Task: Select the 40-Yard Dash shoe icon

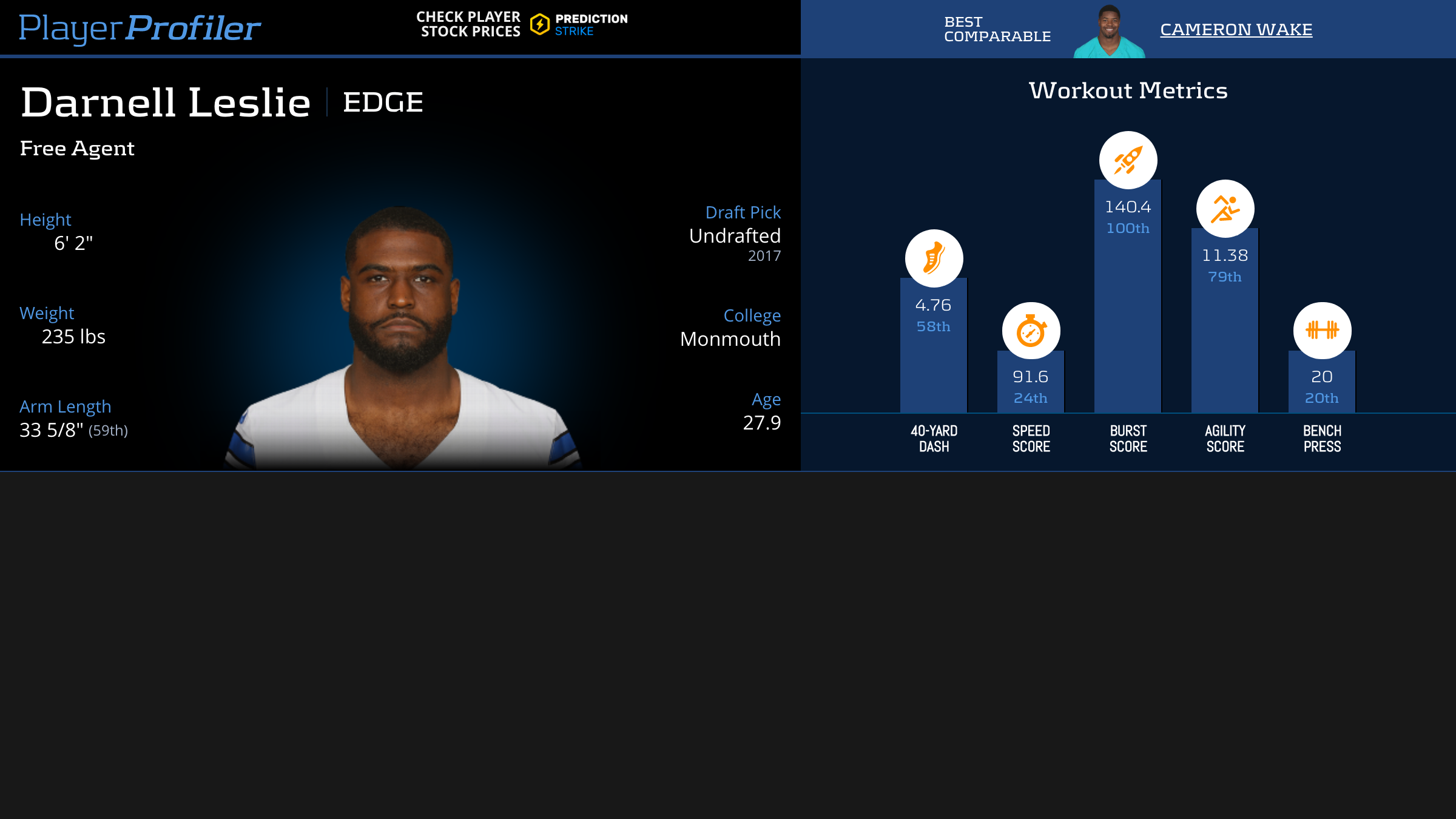Action: [x=934, y=258]
